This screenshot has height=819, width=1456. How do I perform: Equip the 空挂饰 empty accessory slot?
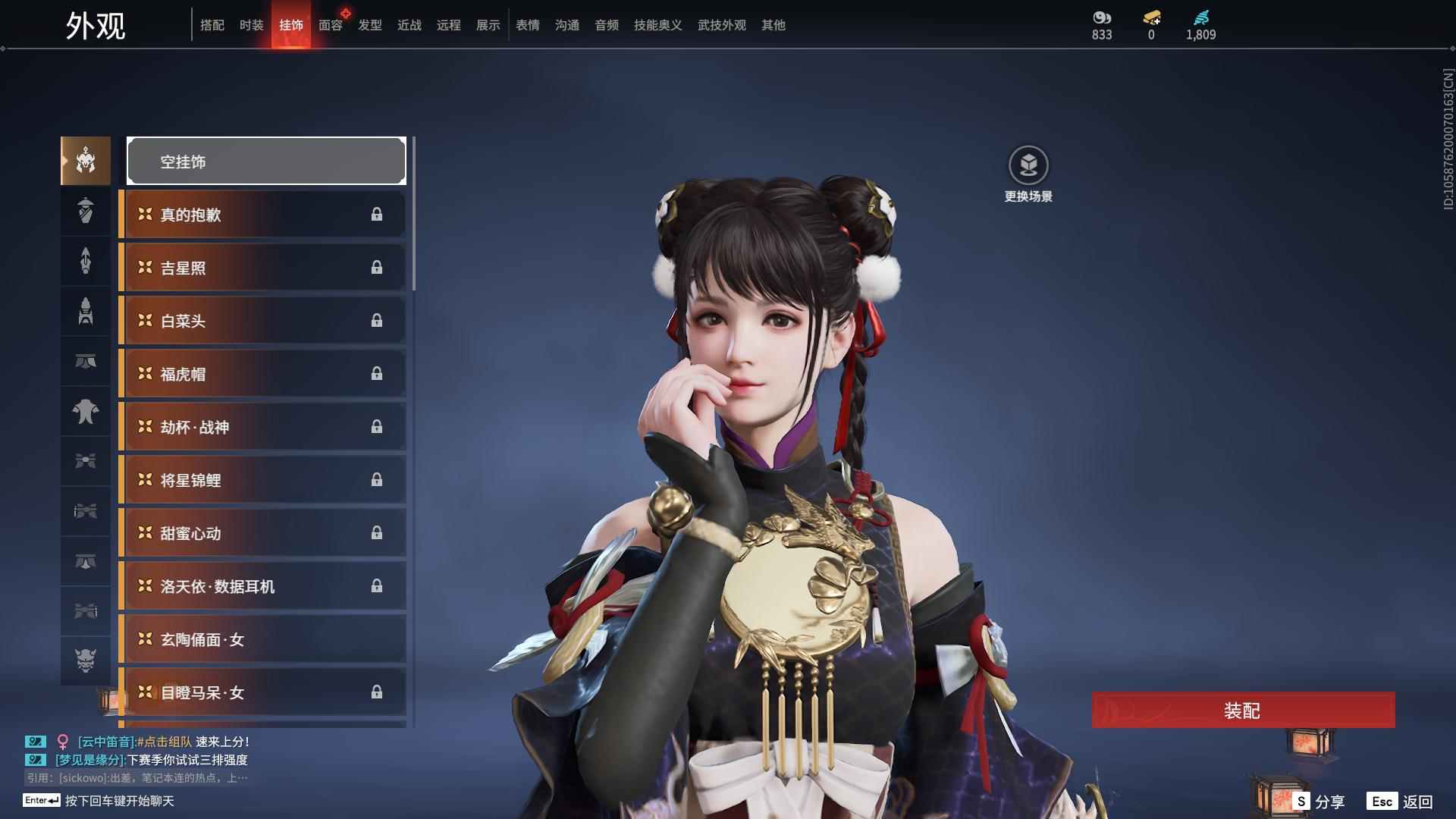pos(265,161)
